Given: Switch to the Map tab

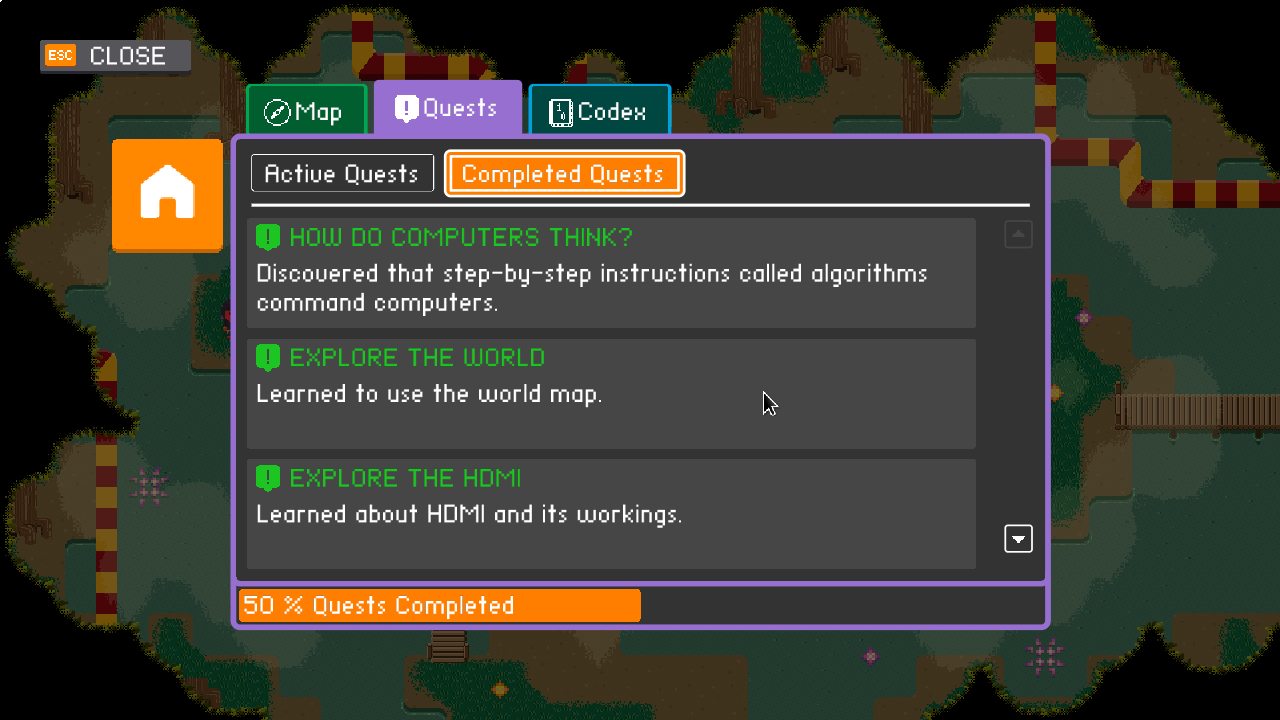Looking at the screenshot, I should [x=306, y=111].
